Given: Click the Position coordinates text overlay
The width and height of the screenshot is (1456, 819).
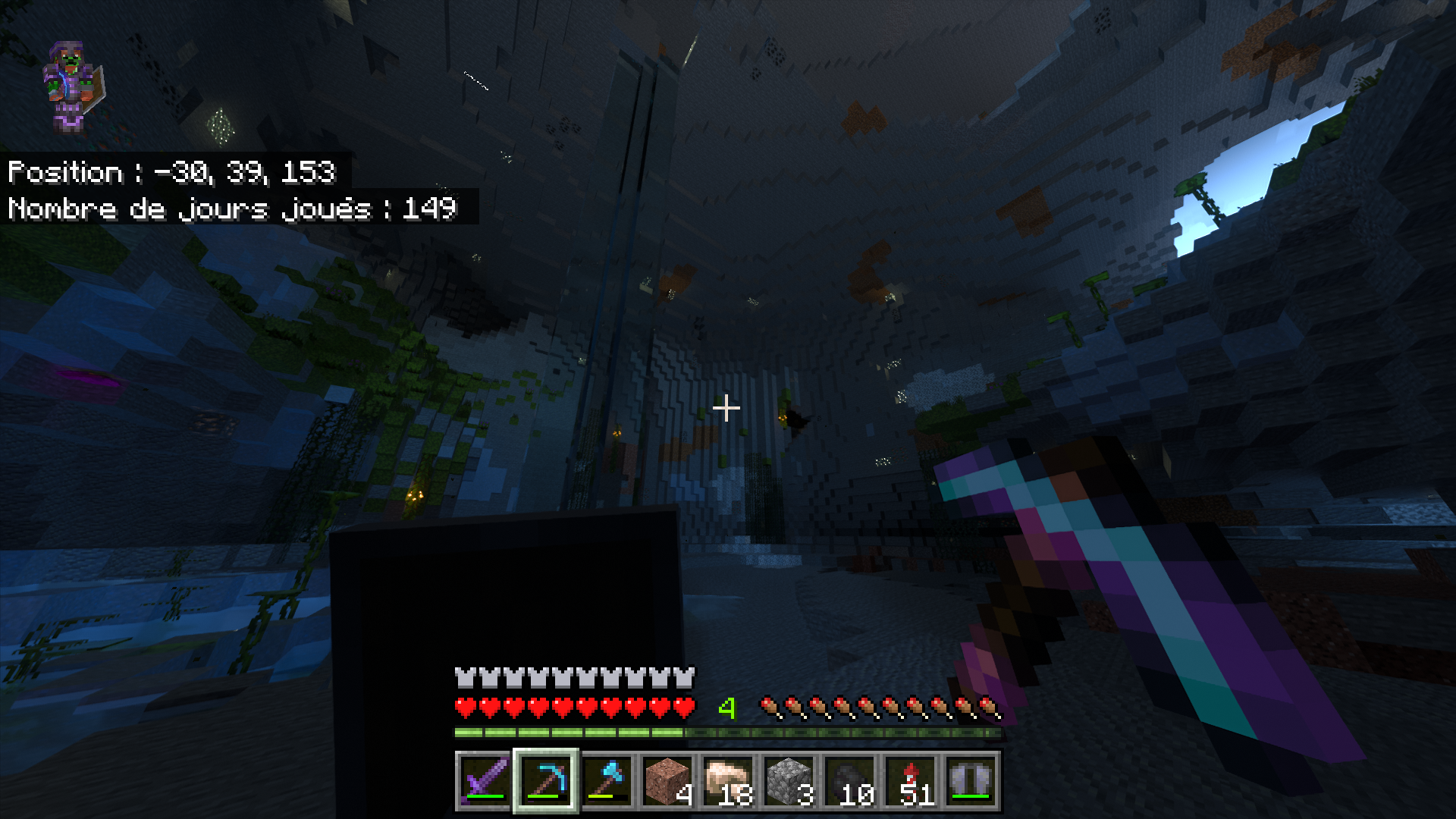Looking at the screenshot, I should (x=171, y=173).
